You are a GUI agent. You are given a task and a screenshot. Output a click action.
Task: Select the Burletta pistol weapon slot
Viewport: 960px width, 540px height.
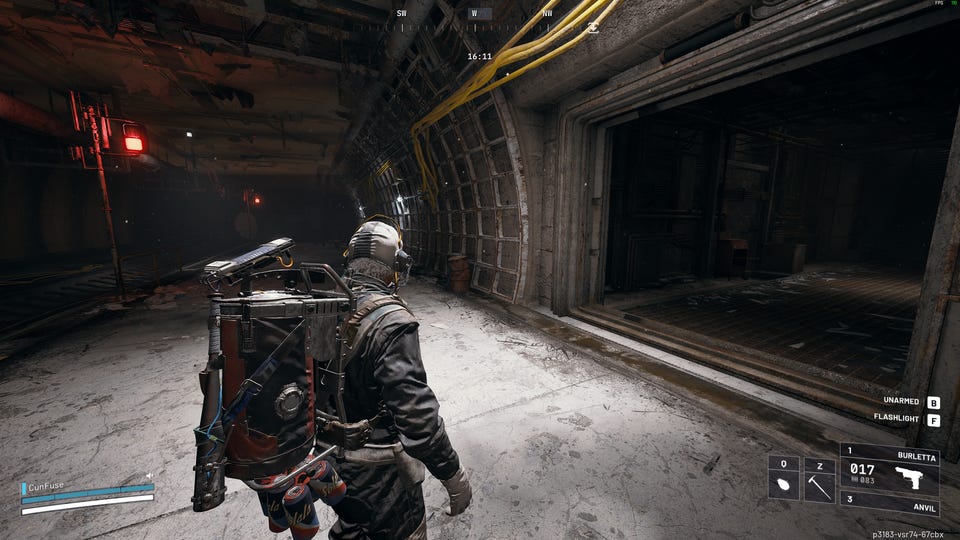pos(889,468)
